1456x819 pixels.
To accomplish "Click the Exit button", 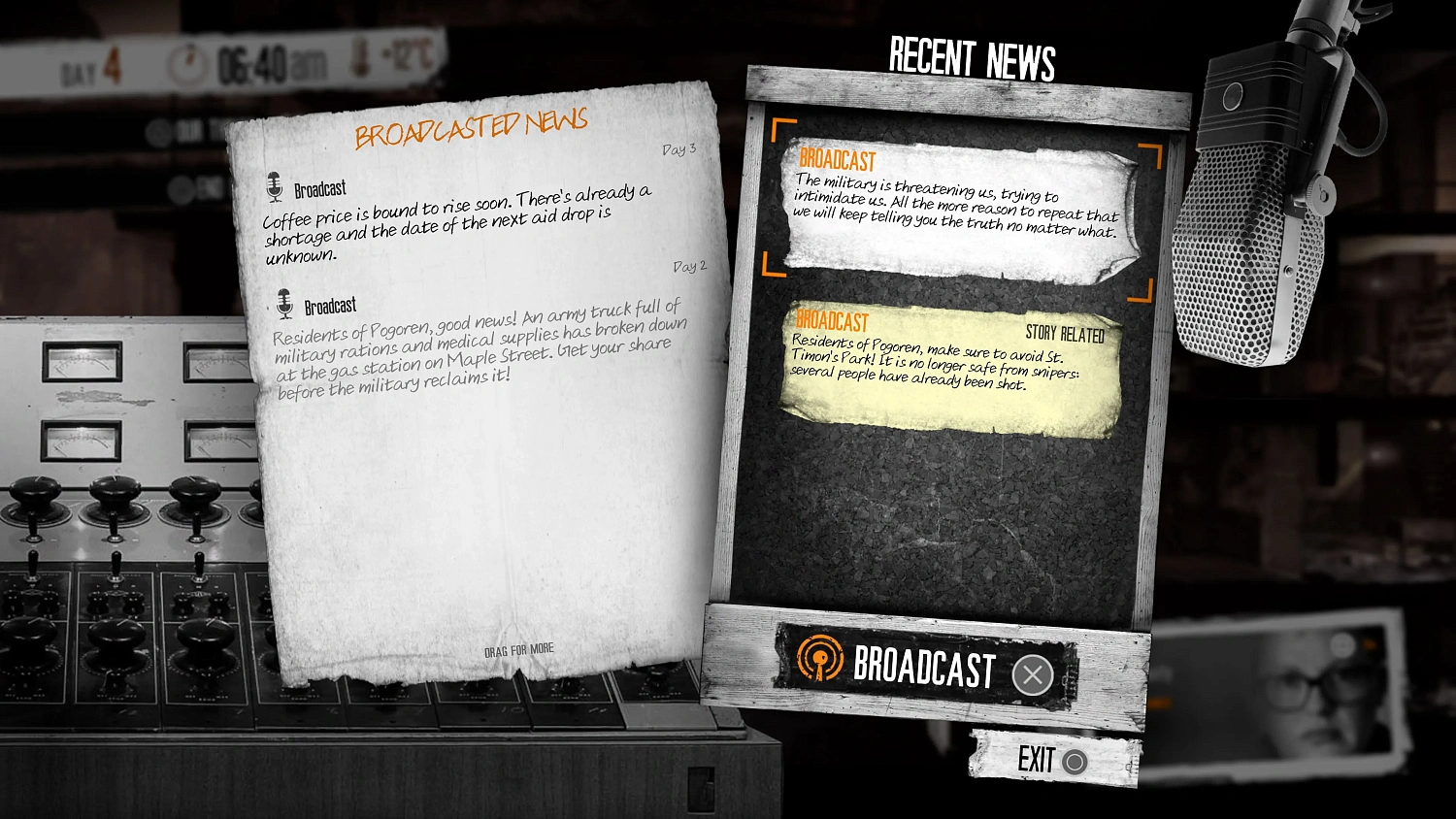I will [1046, 759].
